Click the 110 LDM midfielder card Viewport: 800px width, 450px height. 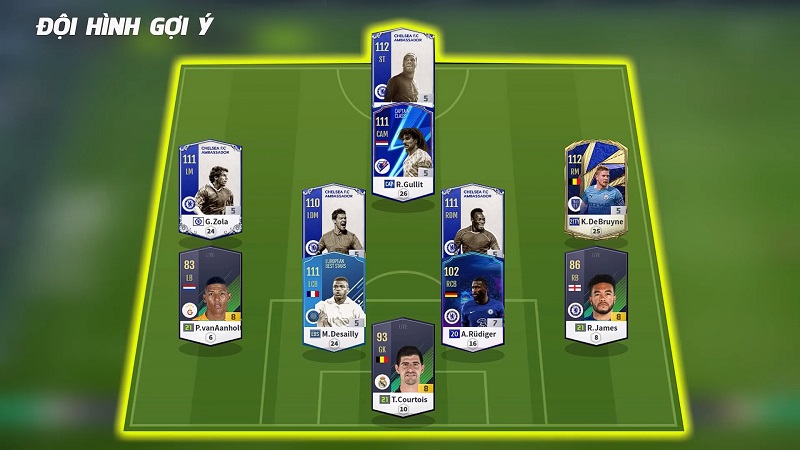coord(334,222)
